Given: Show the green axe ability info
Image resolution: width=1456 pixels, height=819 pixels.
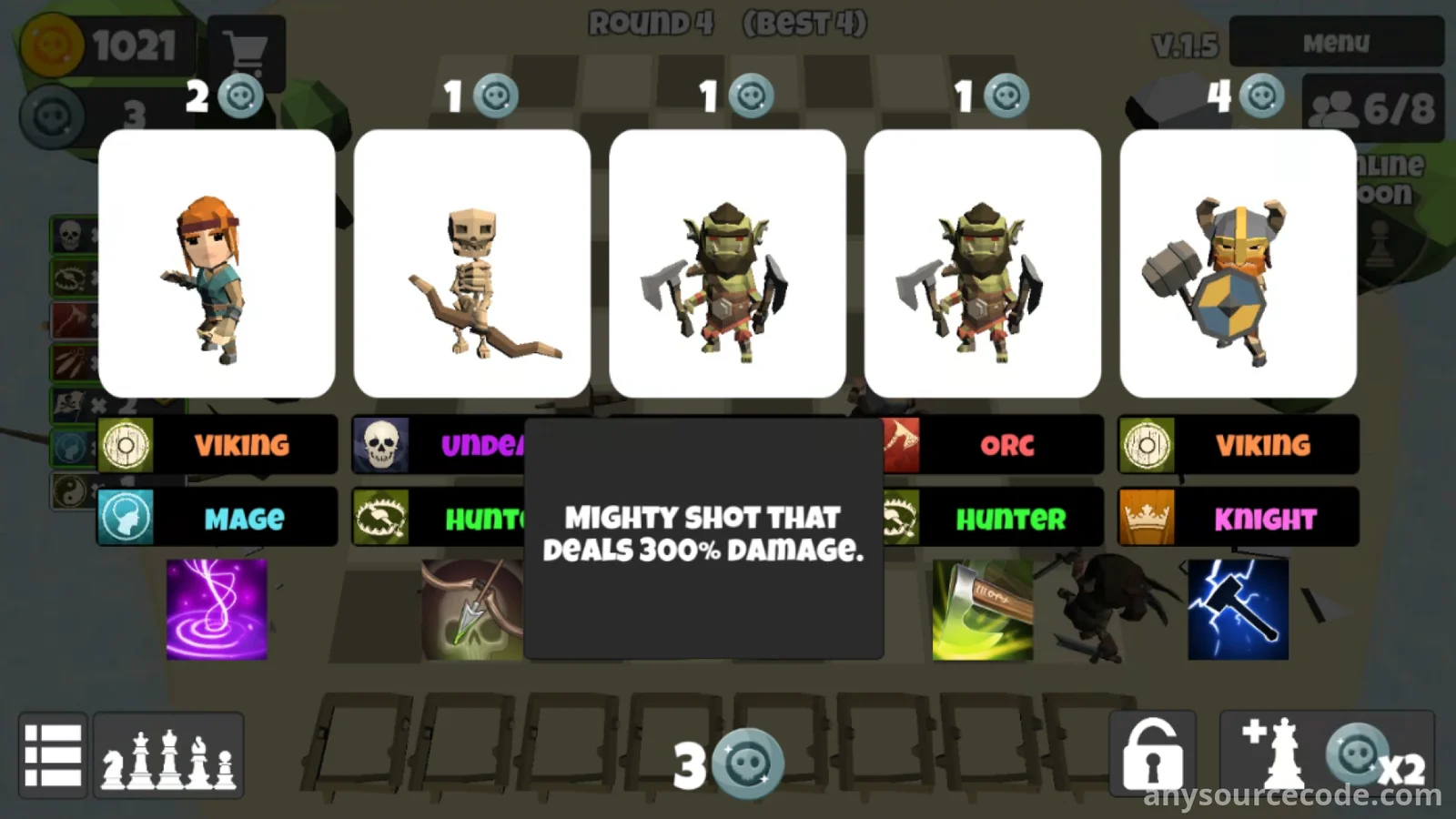Looking at the screenshot, I should point(983,609).
